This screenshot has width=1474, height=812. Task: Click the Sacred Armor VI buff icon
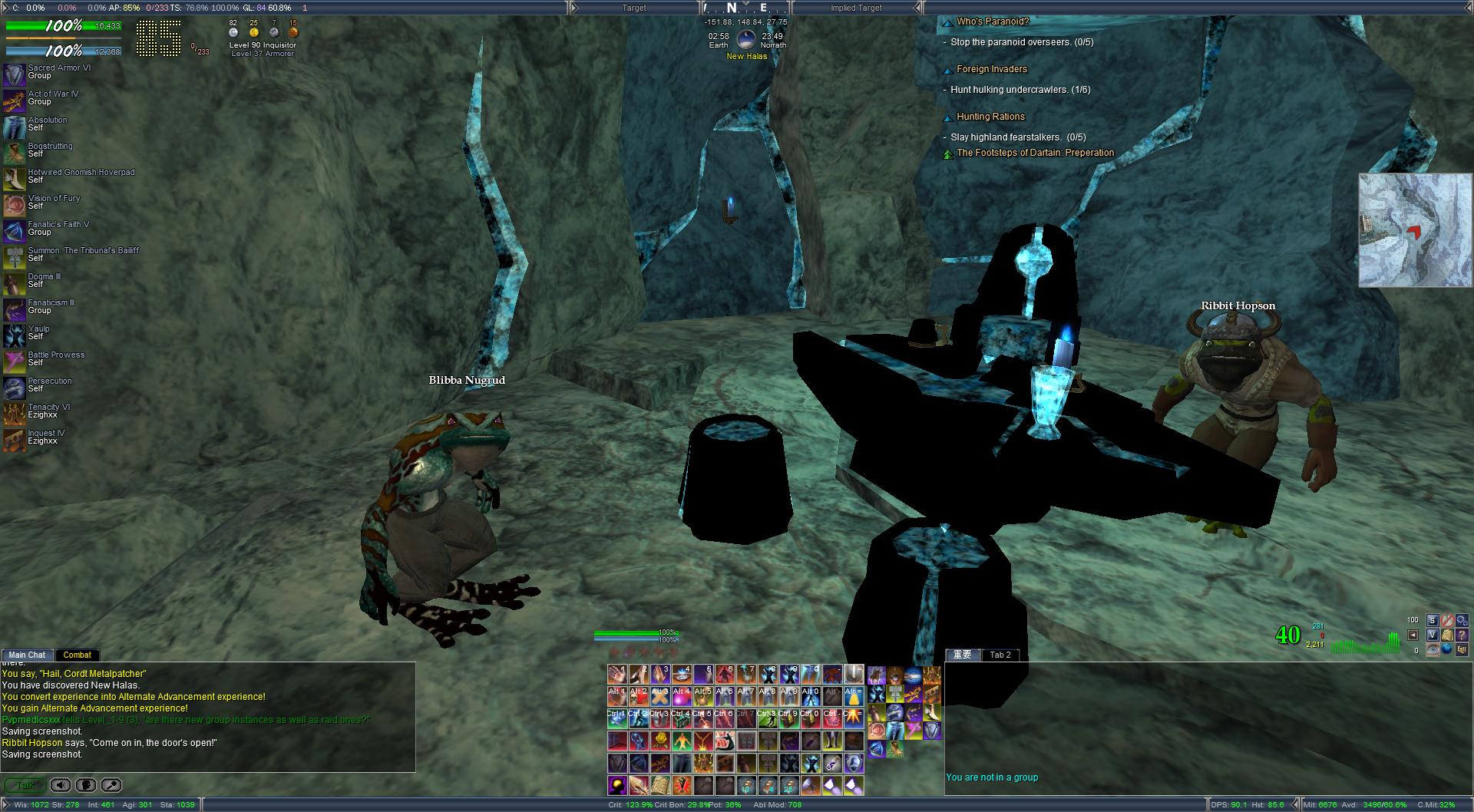pos(14,74)
